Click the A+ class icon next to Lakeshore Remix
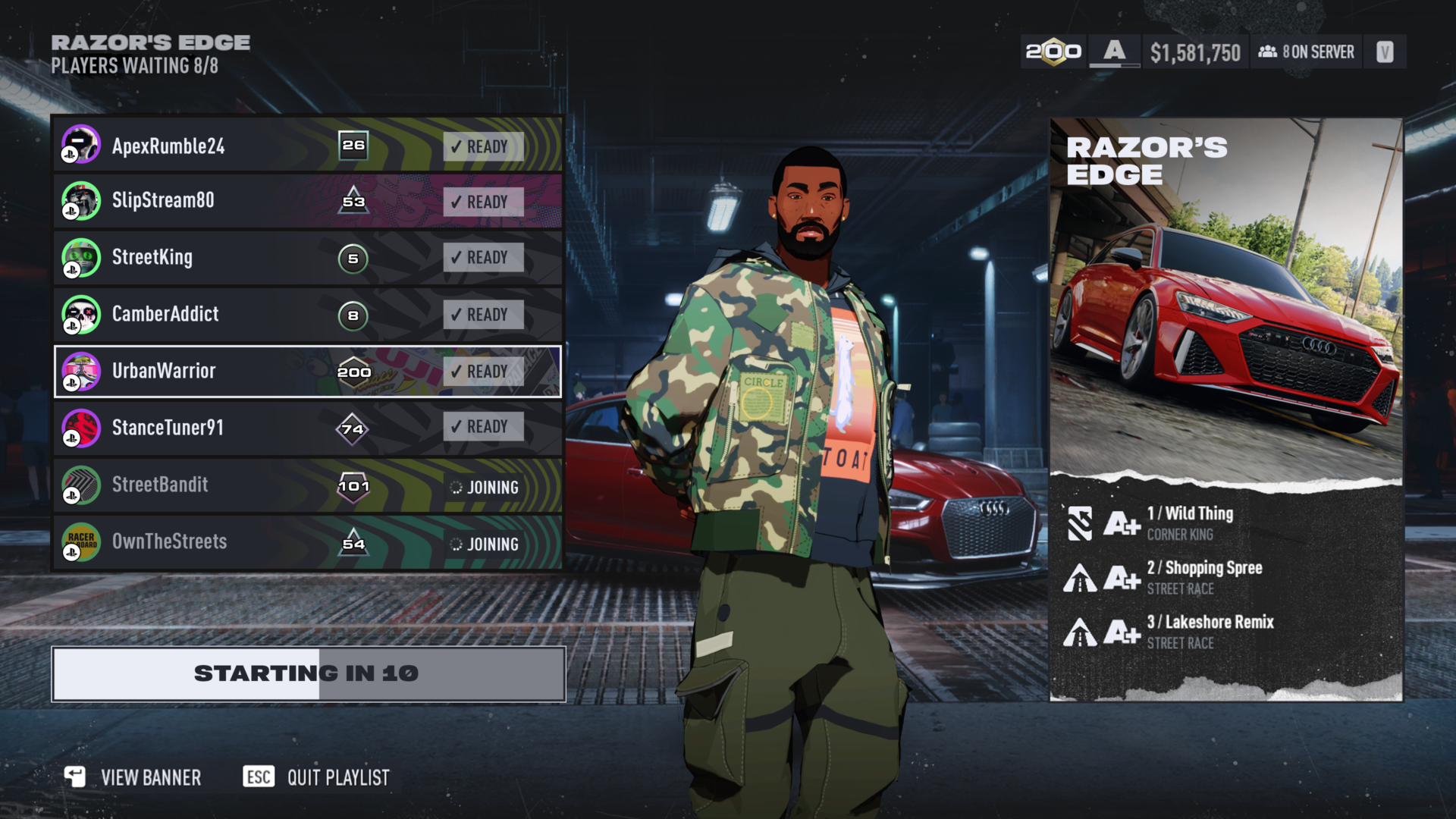The width and height of the screenshot is (1456, 819). click(x=1122, y=632)
